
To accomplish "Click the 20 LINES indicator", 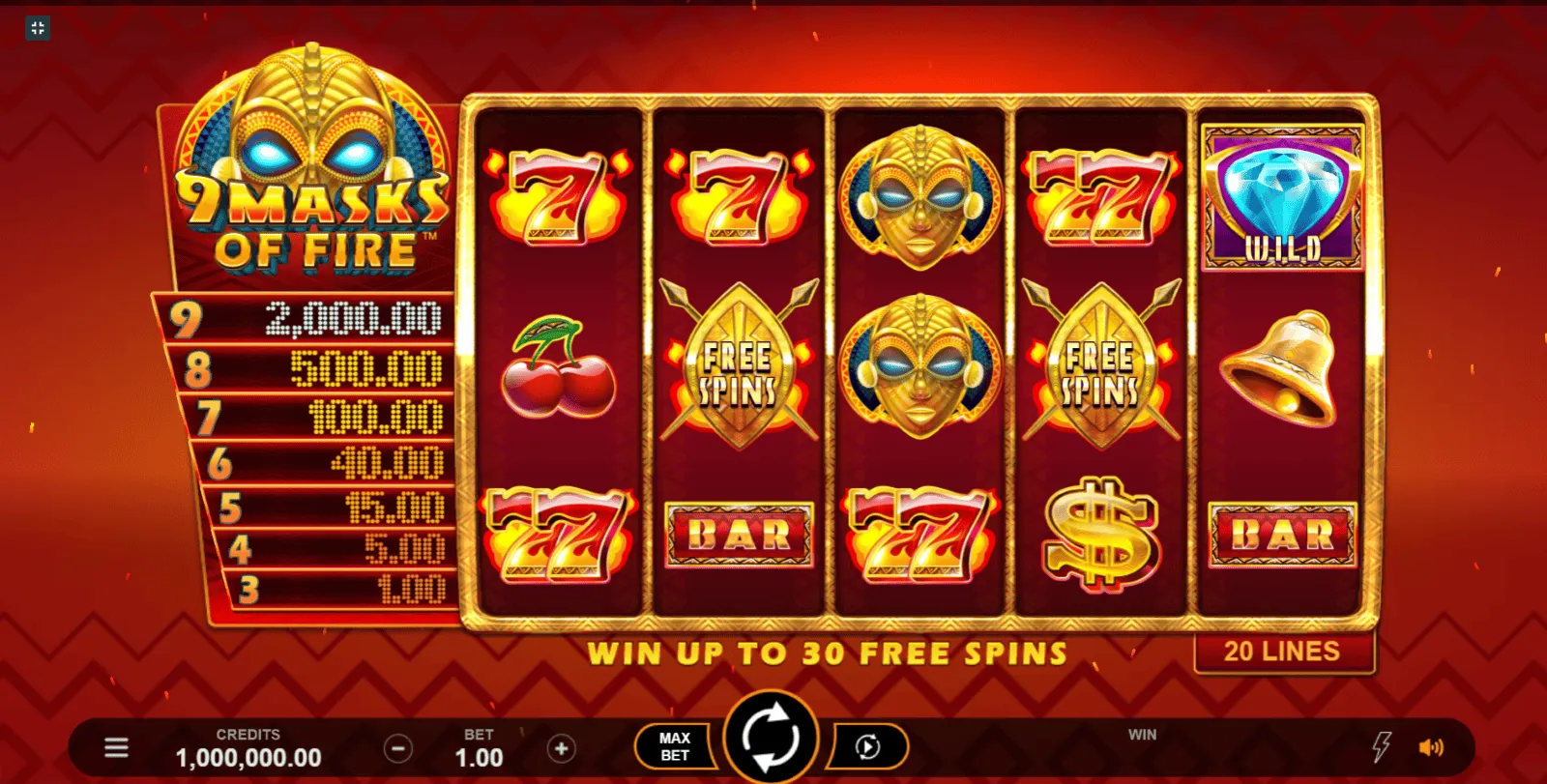I will click(1283, 652).
